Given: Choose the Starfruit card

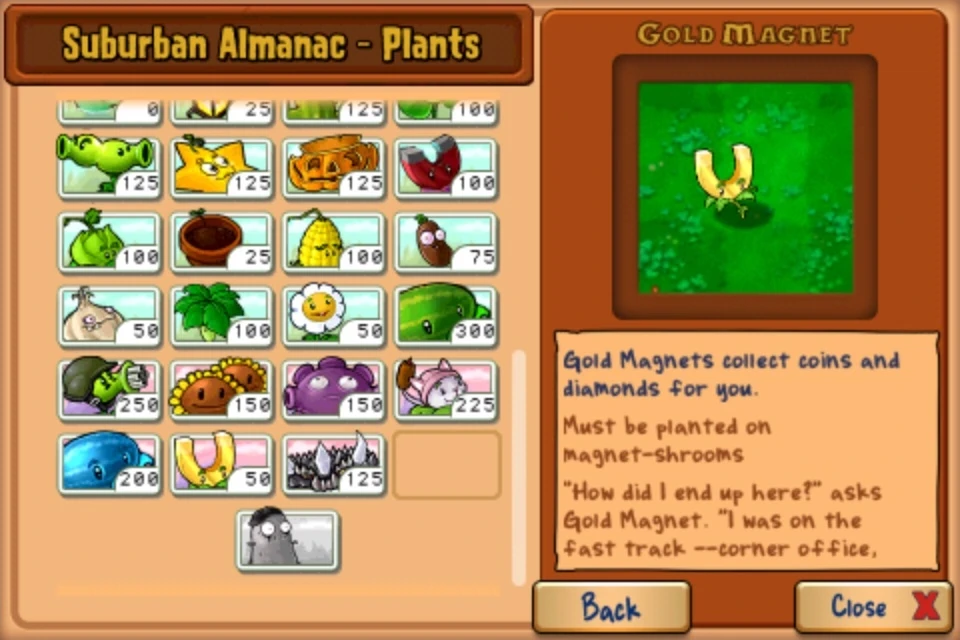Looking at the screenshot, I should click(x=221, y=166).
